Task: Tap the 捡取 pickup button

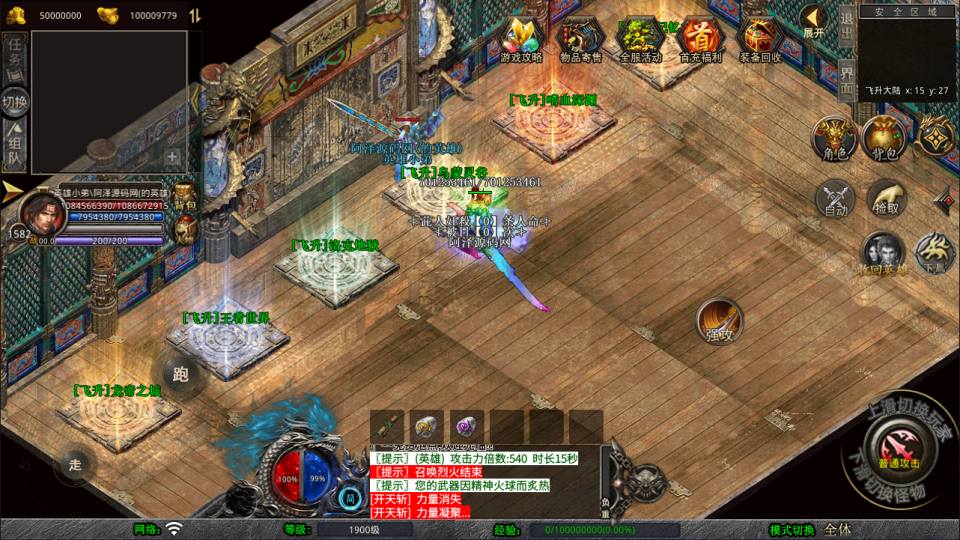Action: point(885,197)
